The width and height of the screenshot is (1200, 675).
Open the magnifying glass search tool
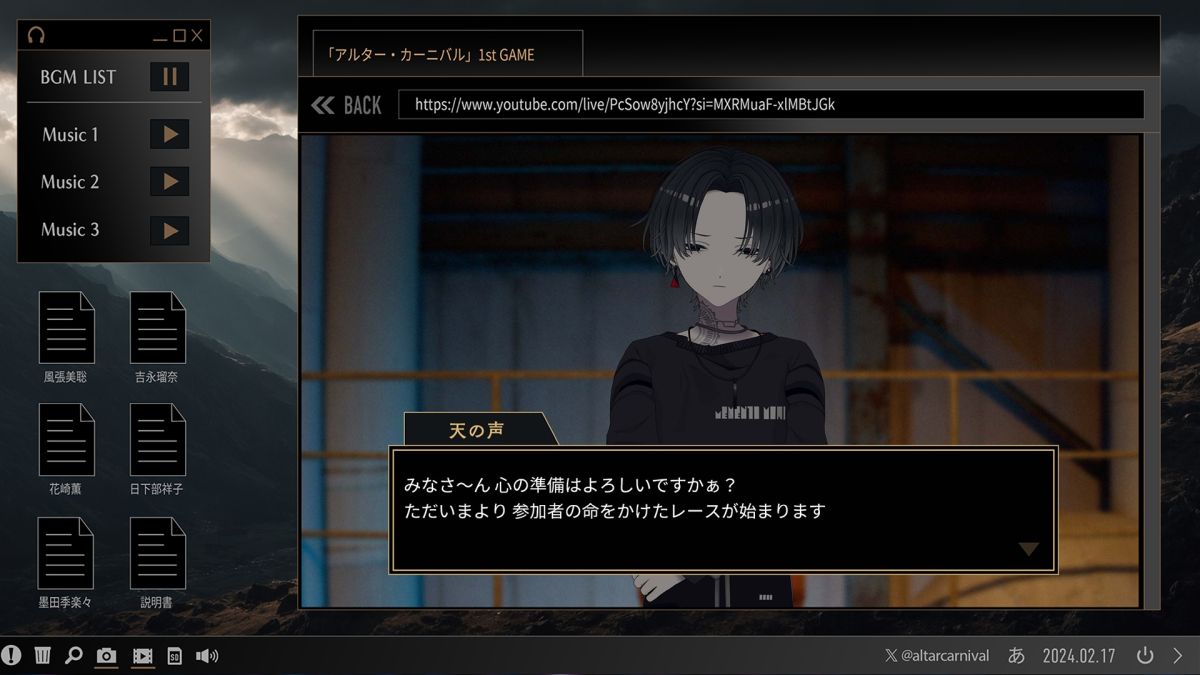73,656
